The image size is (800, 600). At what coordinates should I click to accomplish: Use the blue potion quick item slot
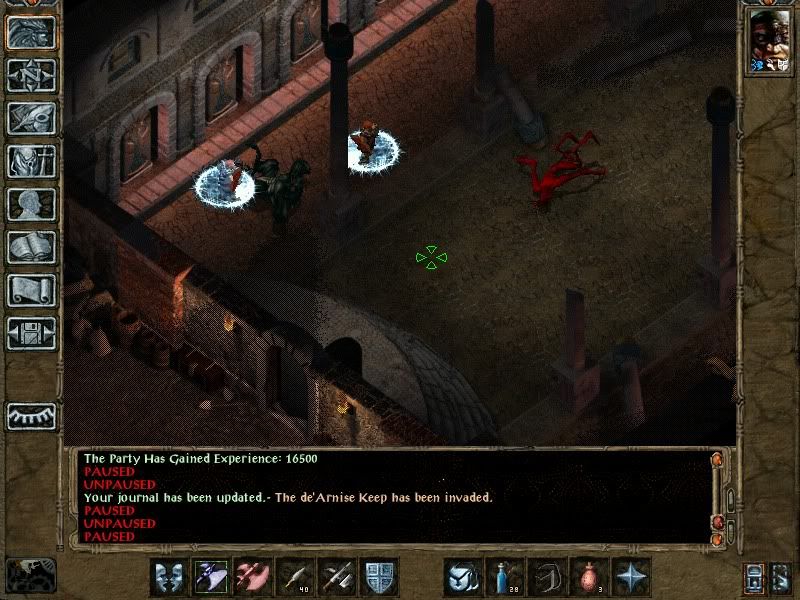[x=505, y=577]
